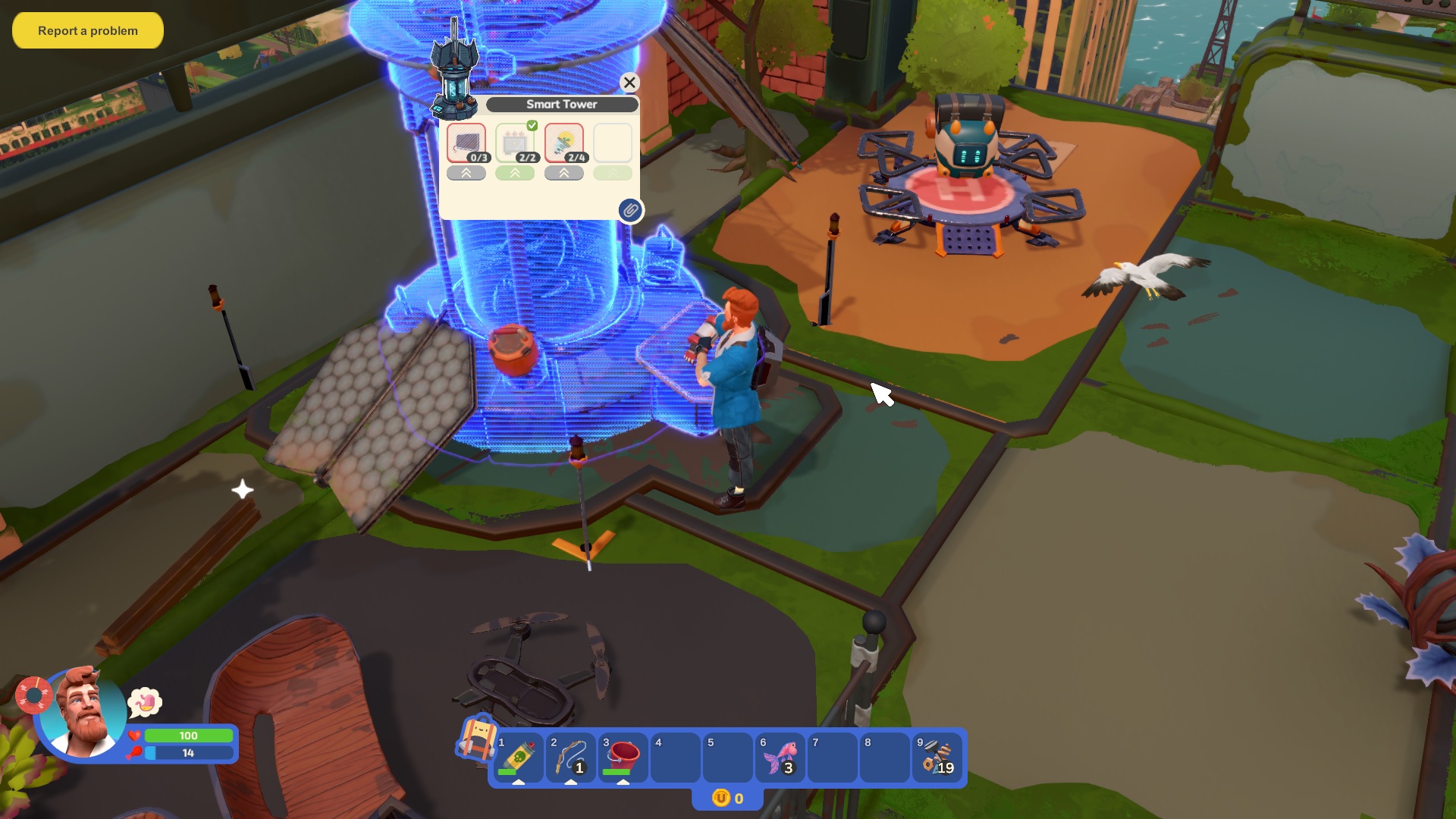Click the upgrade arrows under the 2/4 slot
Screen dimensions: 1456x819
pyautogui.click(x=564, y=173)
